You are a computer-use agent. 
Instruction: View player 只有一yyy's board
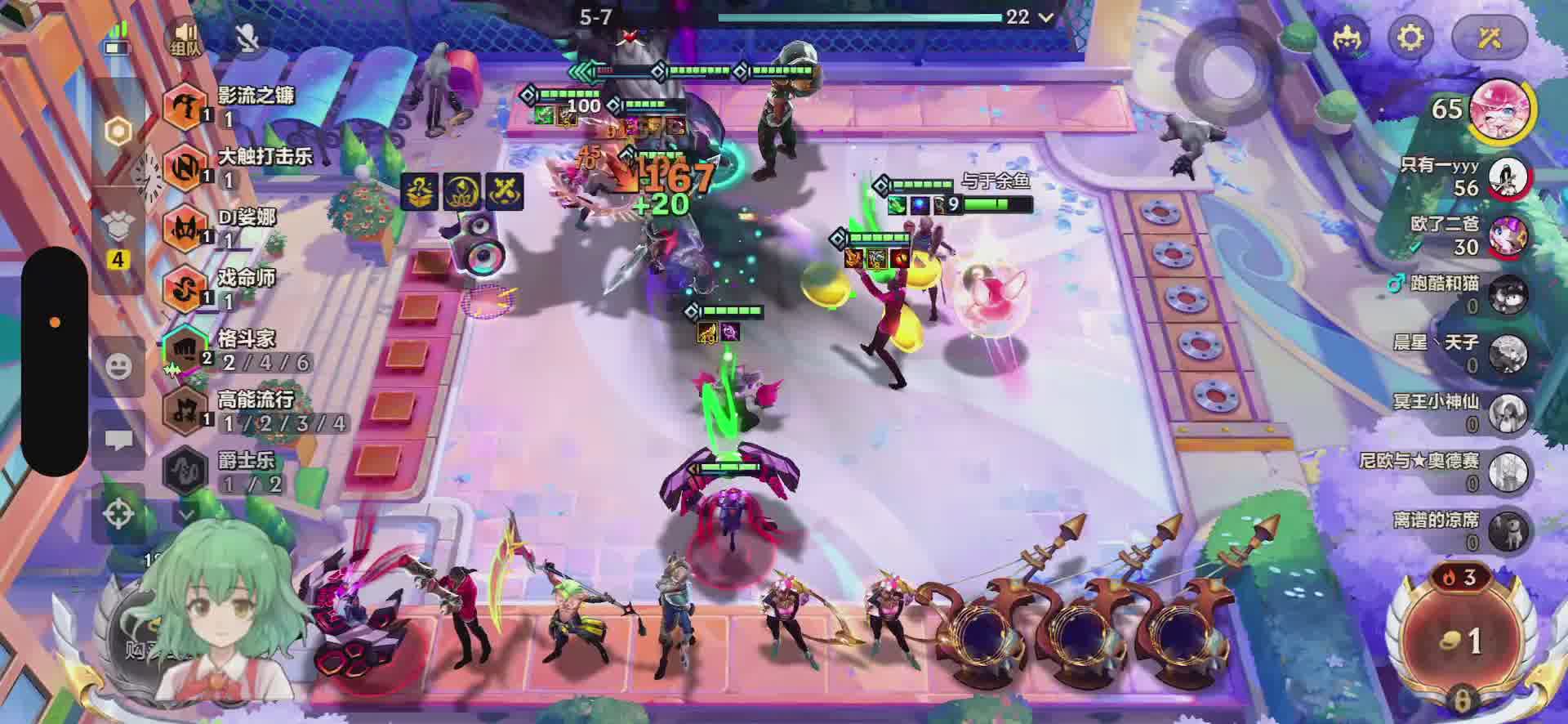[1508, 177]
